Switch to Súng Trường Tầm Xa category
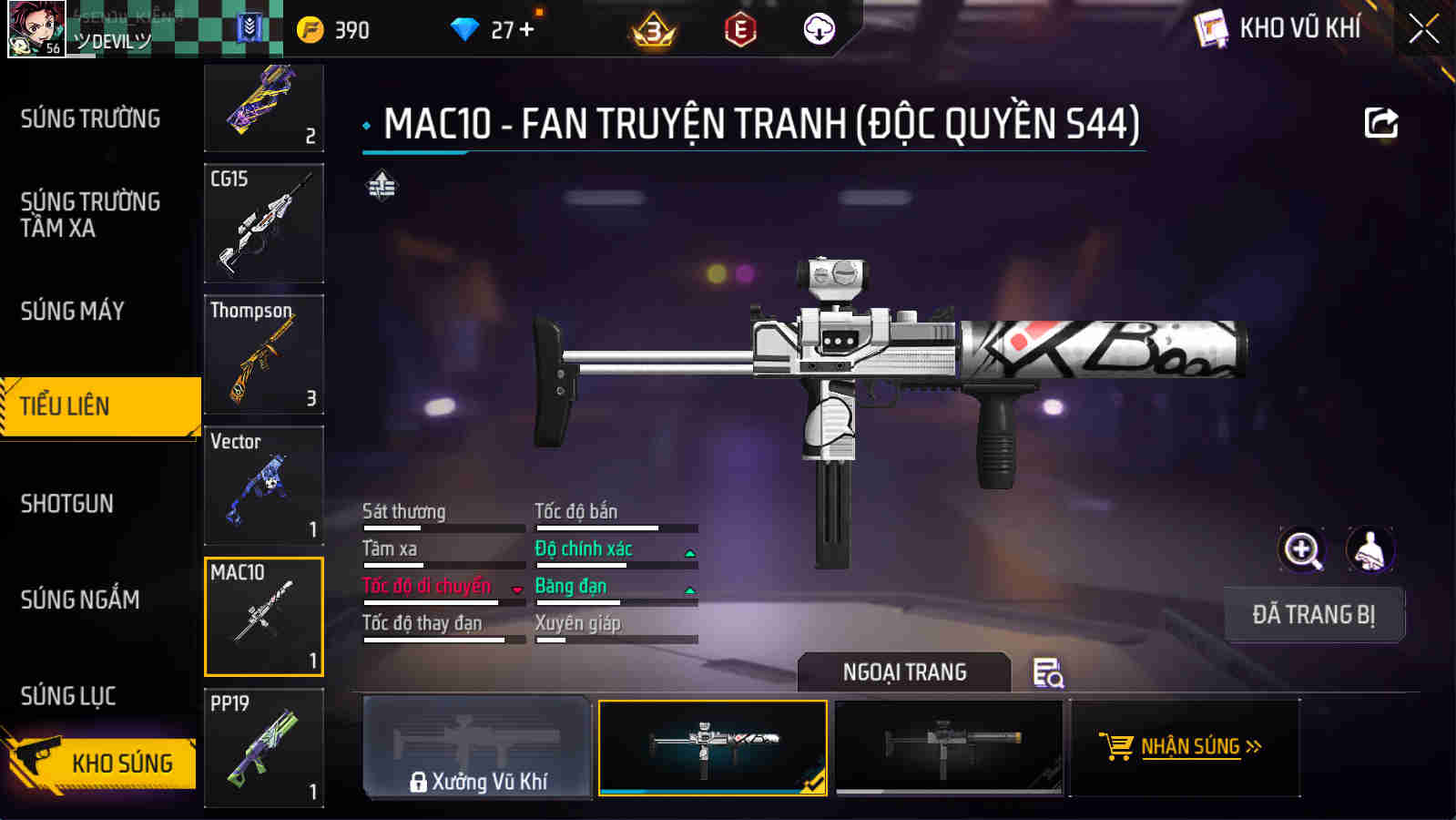1456x820 pixels. pos(90,215)
